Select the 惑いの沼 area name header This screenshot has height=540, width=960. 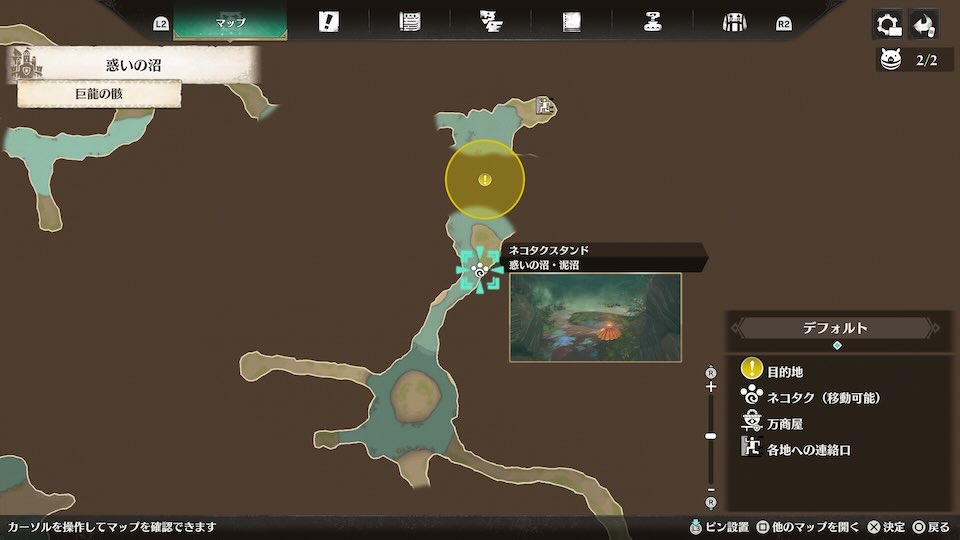[x=133, y=66]
